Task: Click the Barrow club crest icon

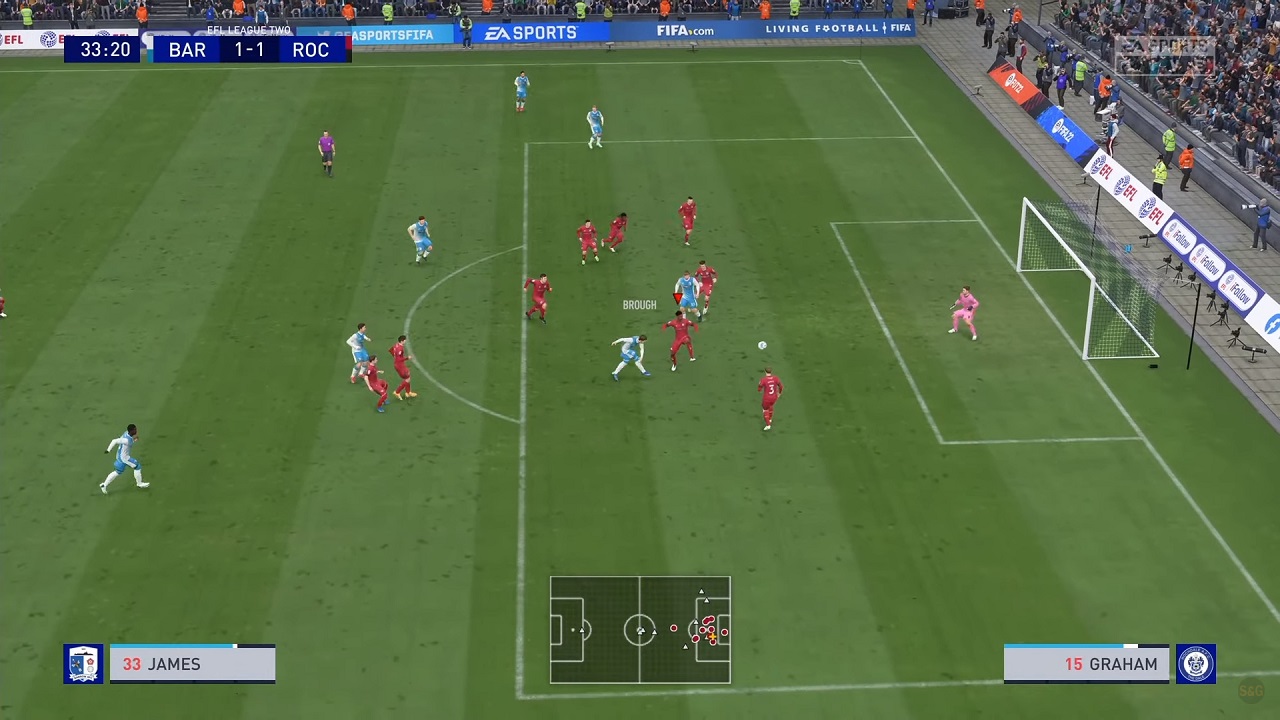Action: [x=84, y=663]
